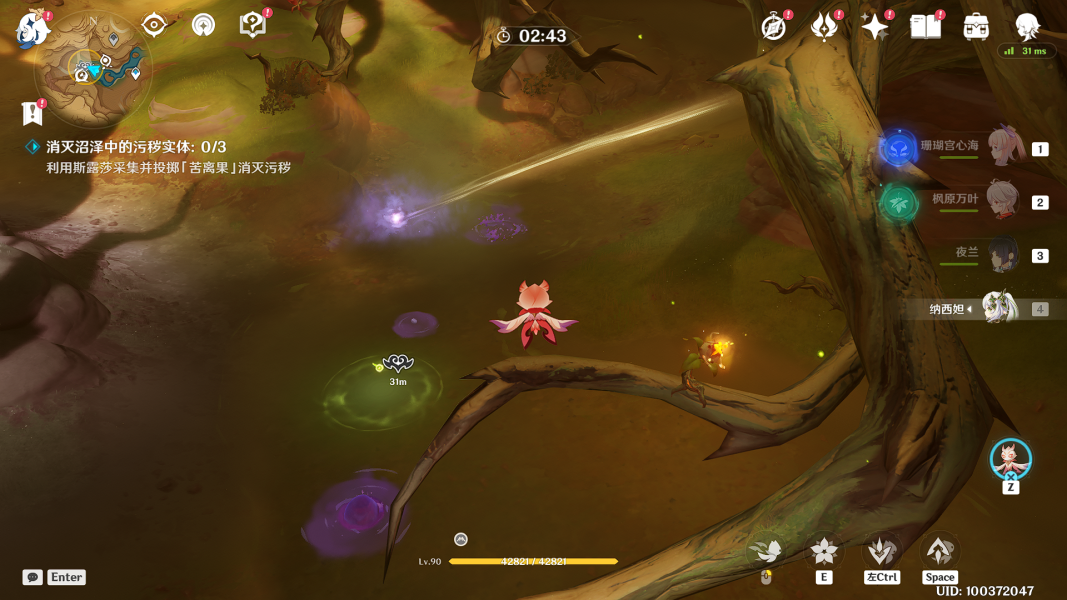Image resolution: width=1067 pixels, height=600 pixels.
Task: Open the character screen head icon
Action: click(x=1027, y=26)
